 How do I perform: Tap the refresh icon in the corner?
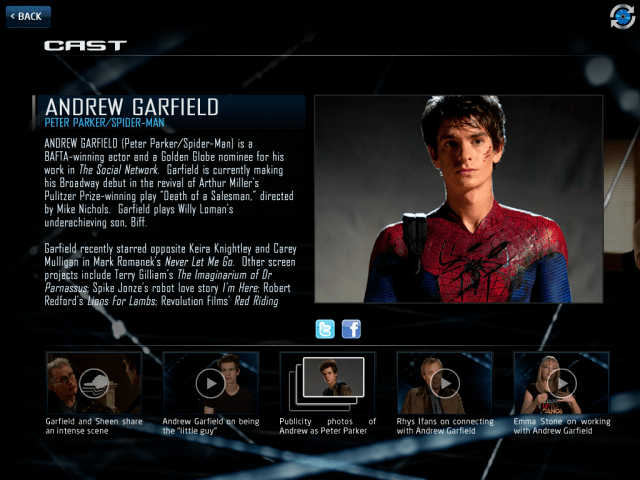coord(622,16)
